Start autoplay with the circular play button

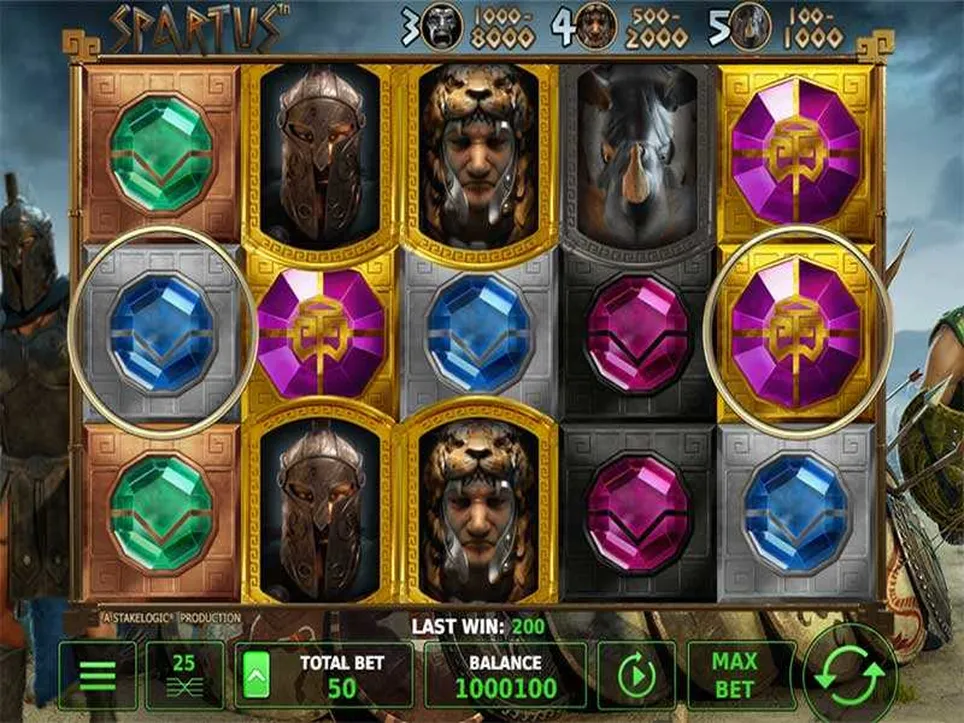click(x=636, y=675)
